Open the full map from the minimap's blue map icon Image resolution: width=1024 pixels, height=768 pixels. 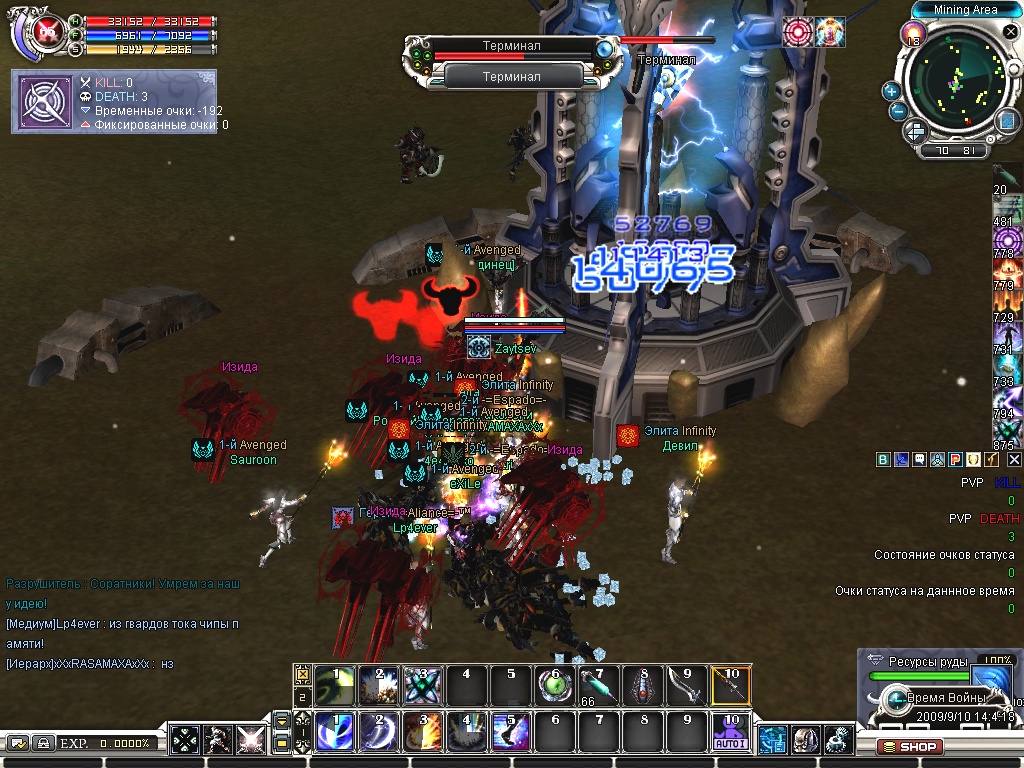(1008, 121)
